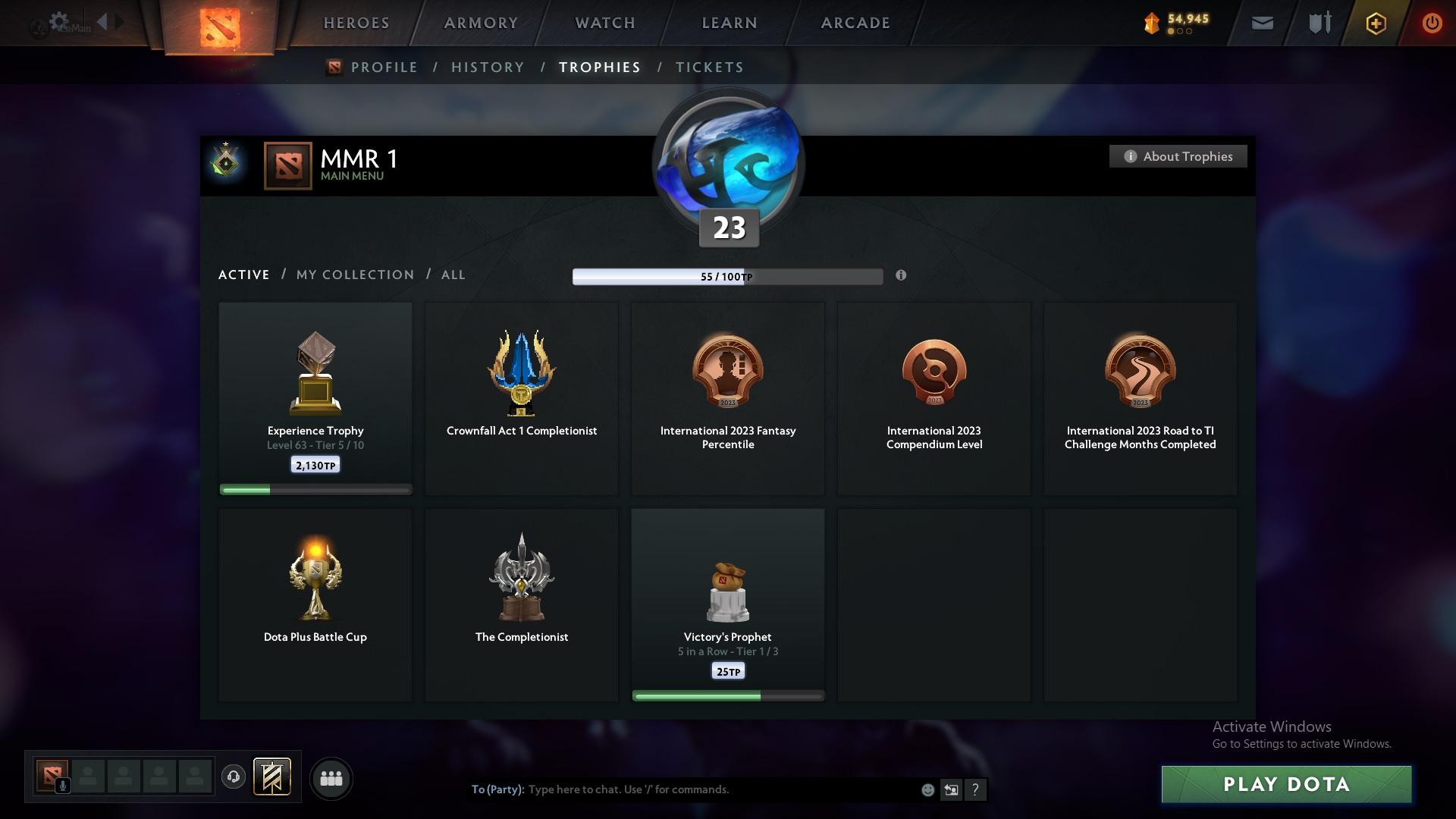Open the friends list icon
This screenshot has height=819, width=1456.
click(331, 778)
